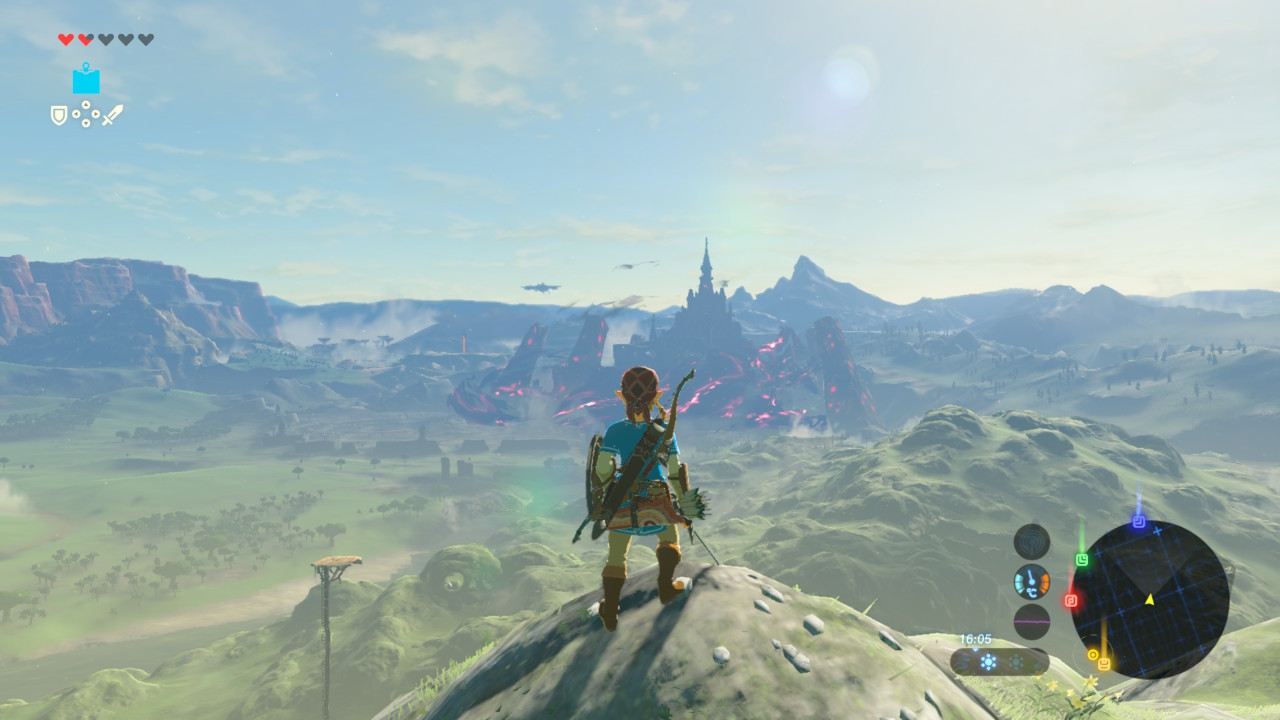This screenshot has height=720, width=1280.
Task: Click the purple-line noise indicator
Action: (x=1032, y=621)
